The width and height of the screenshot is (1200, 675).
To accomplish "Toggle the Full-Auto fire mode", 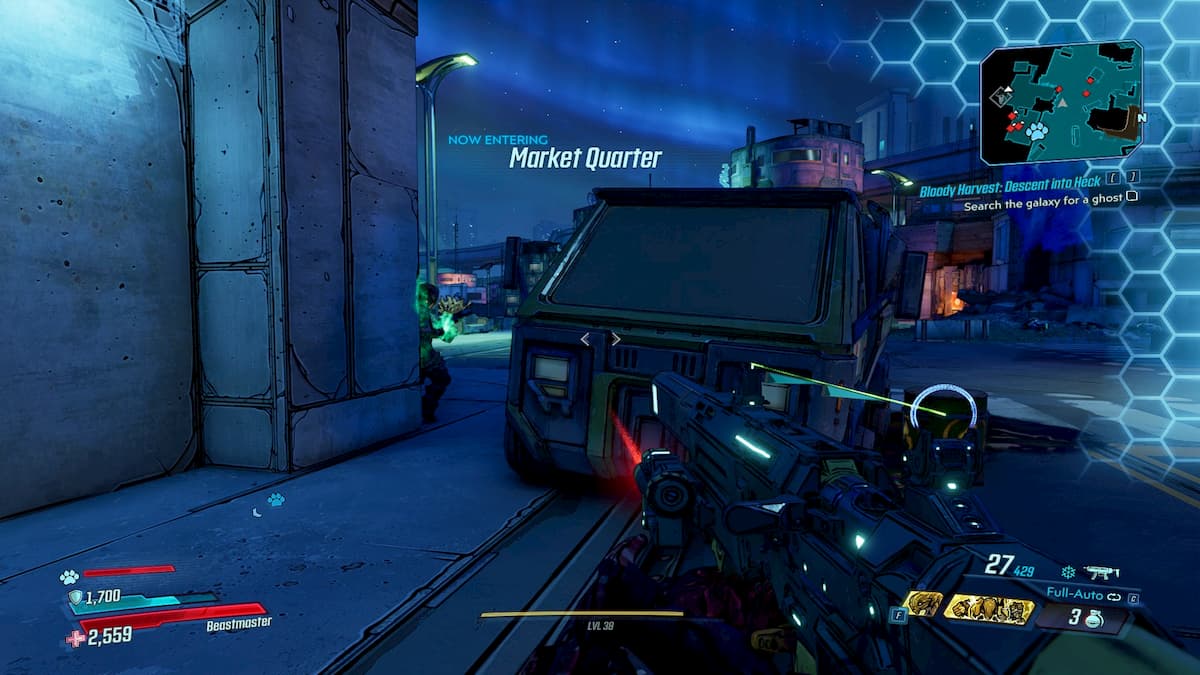I will 1075,595.
